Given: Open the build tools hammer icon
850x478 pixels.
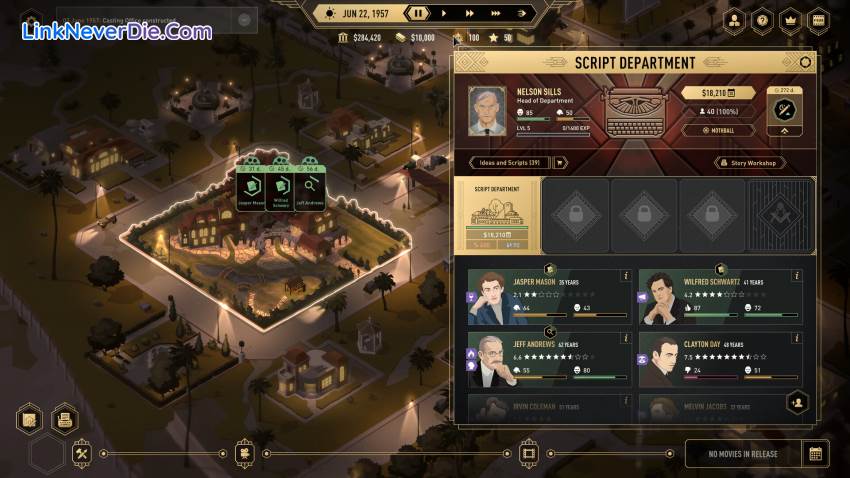Looking at the screenshot, I should coord(82,453).
